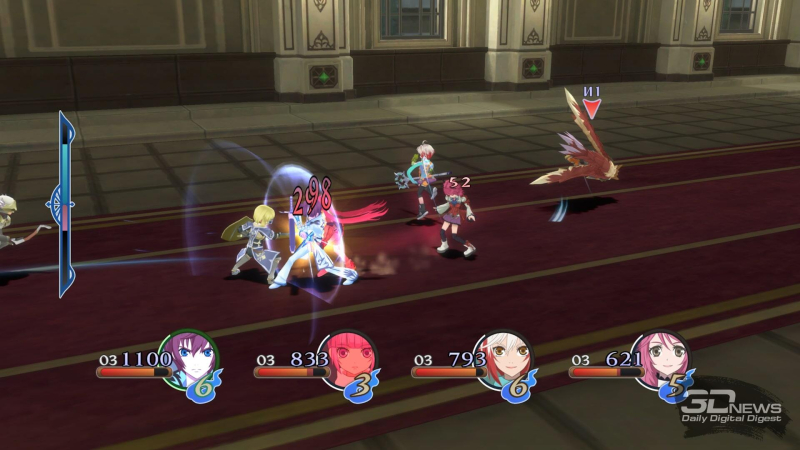Click the red target arrow above the bird enemy
The width and height of the screenshot is (800, 450).
(591, 108)
